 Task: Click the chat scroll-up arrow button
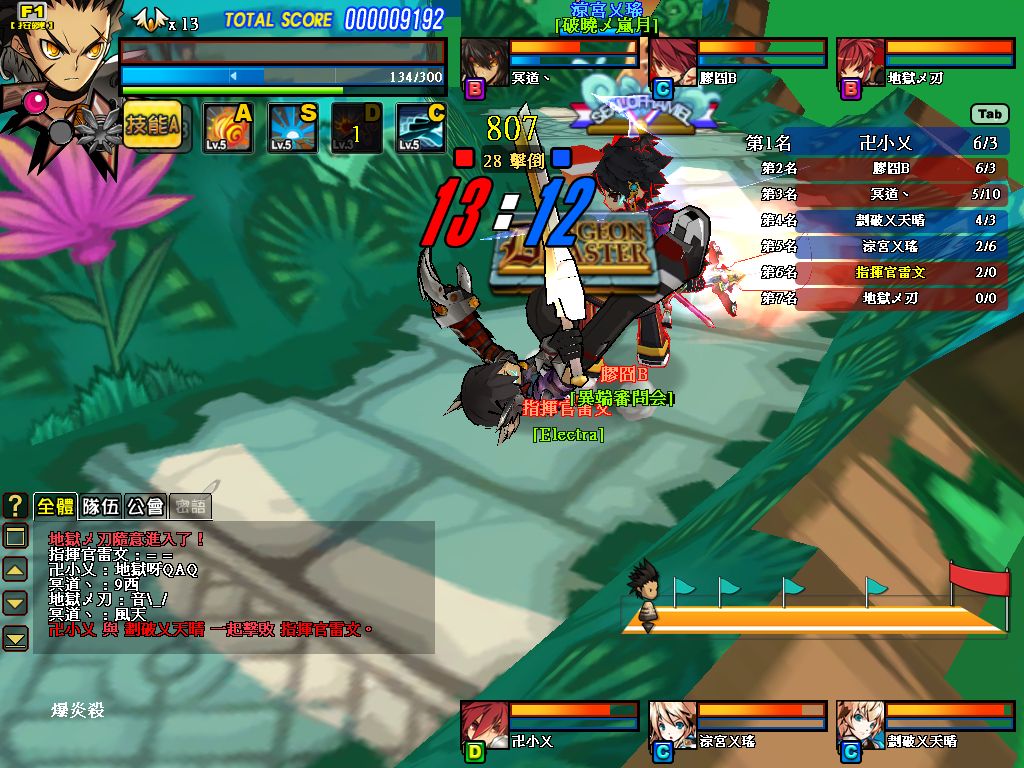click(x=15, y=570)
